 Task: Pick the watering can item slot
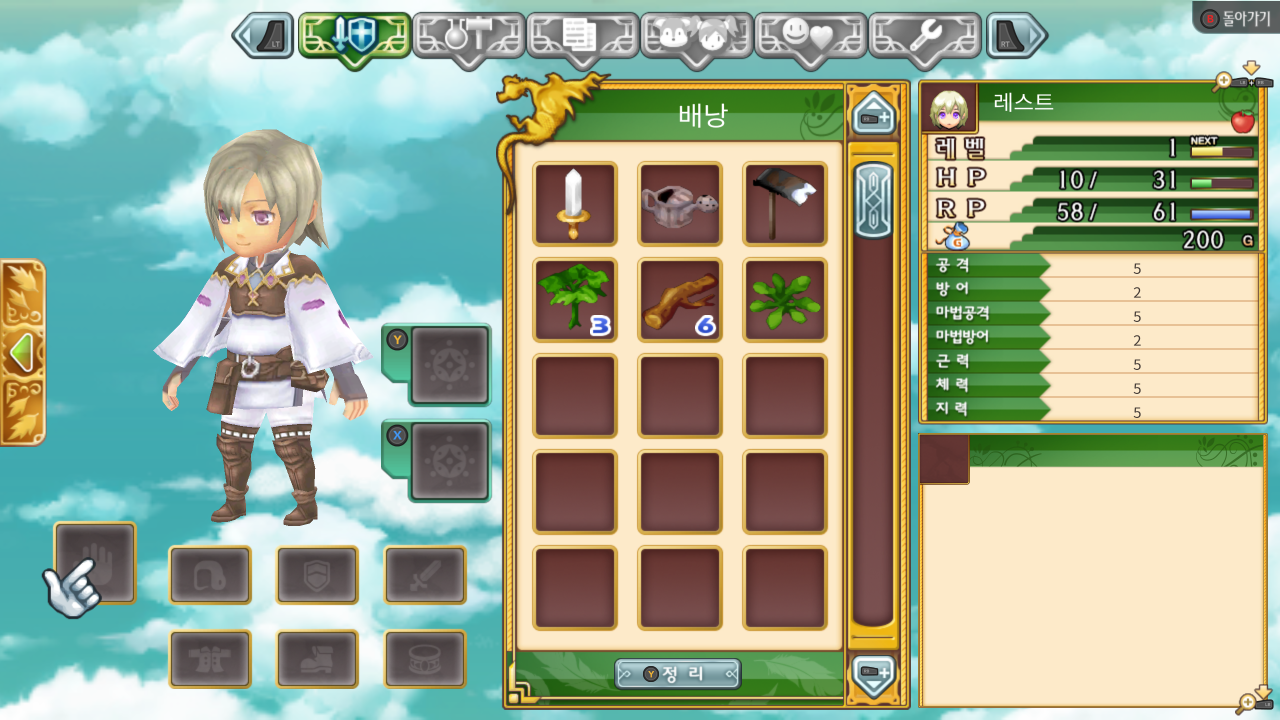(680, 204)
